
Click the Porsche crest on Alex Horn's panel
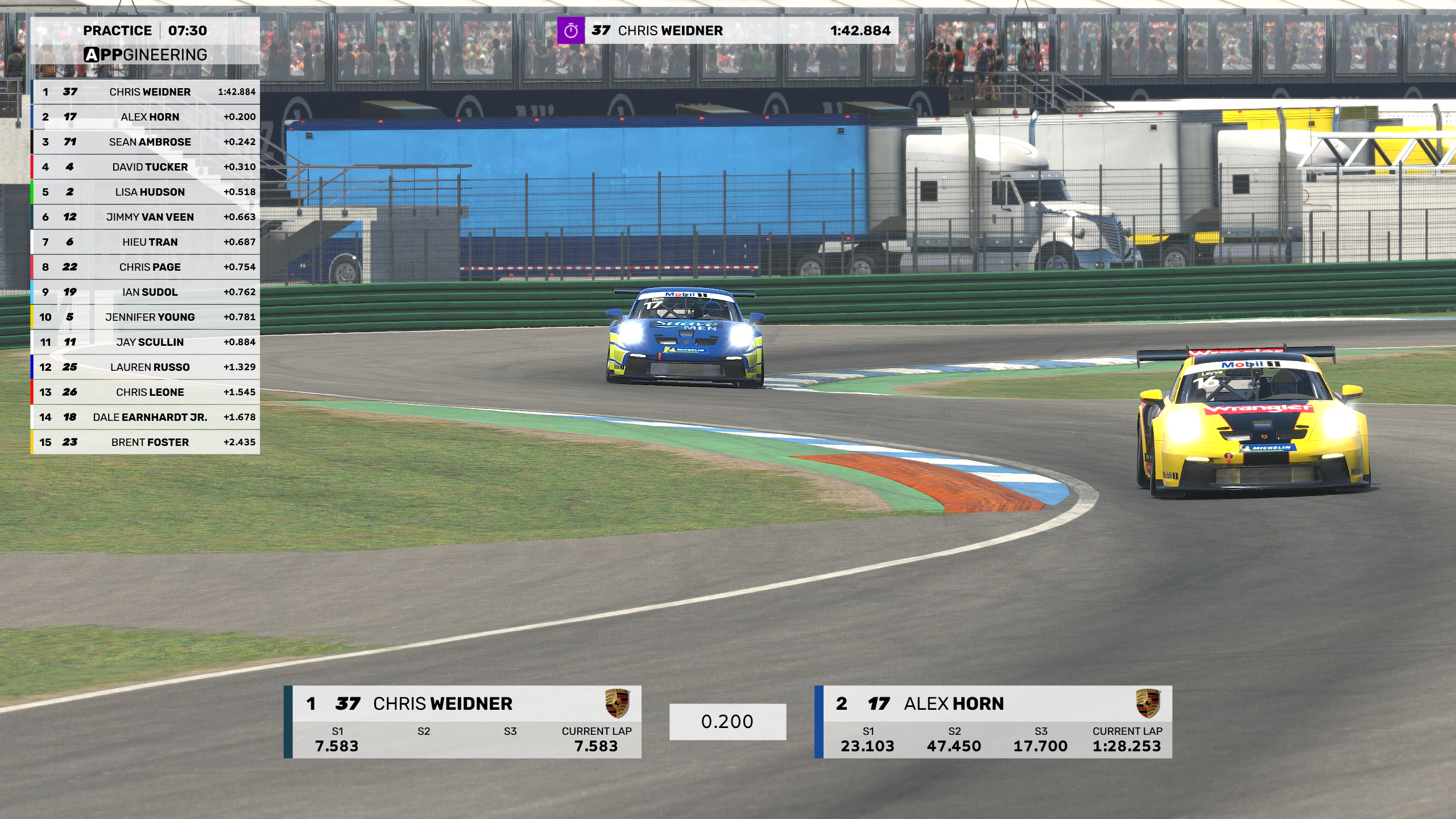(x=1148, y=704)
